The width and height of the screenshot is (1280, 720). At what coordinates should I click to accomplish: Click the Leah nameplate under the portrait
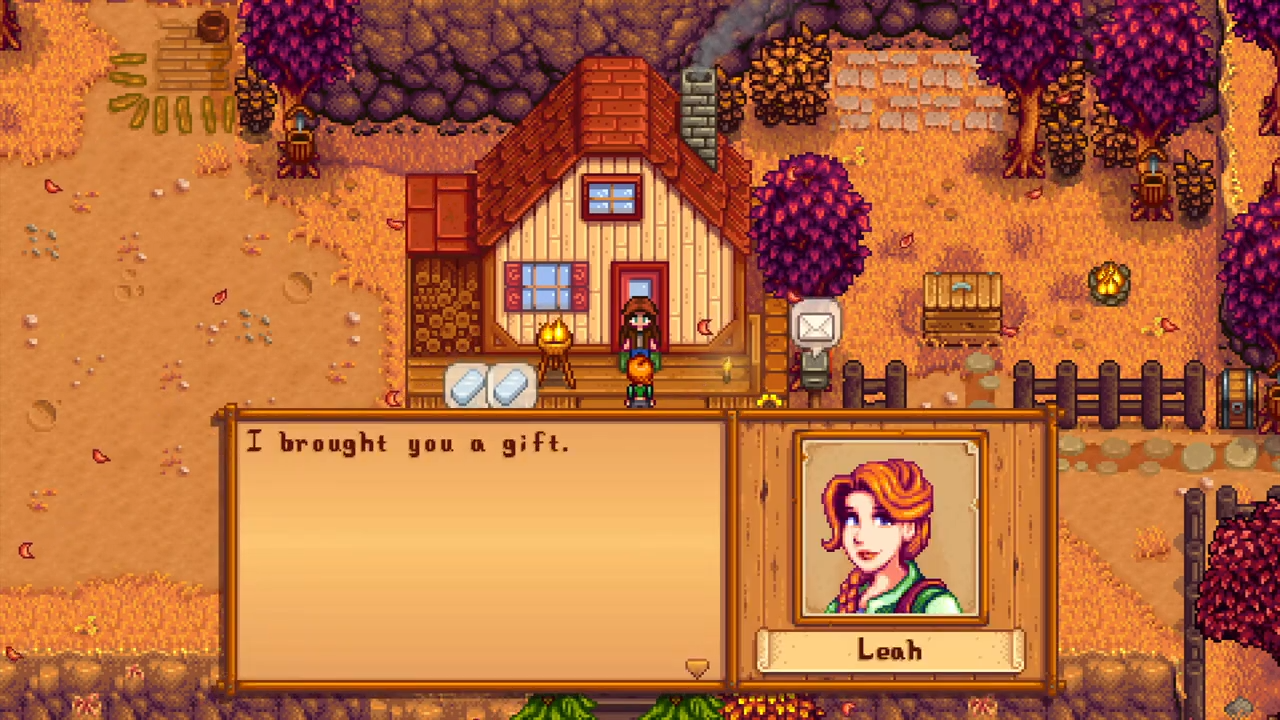[888, 651]
